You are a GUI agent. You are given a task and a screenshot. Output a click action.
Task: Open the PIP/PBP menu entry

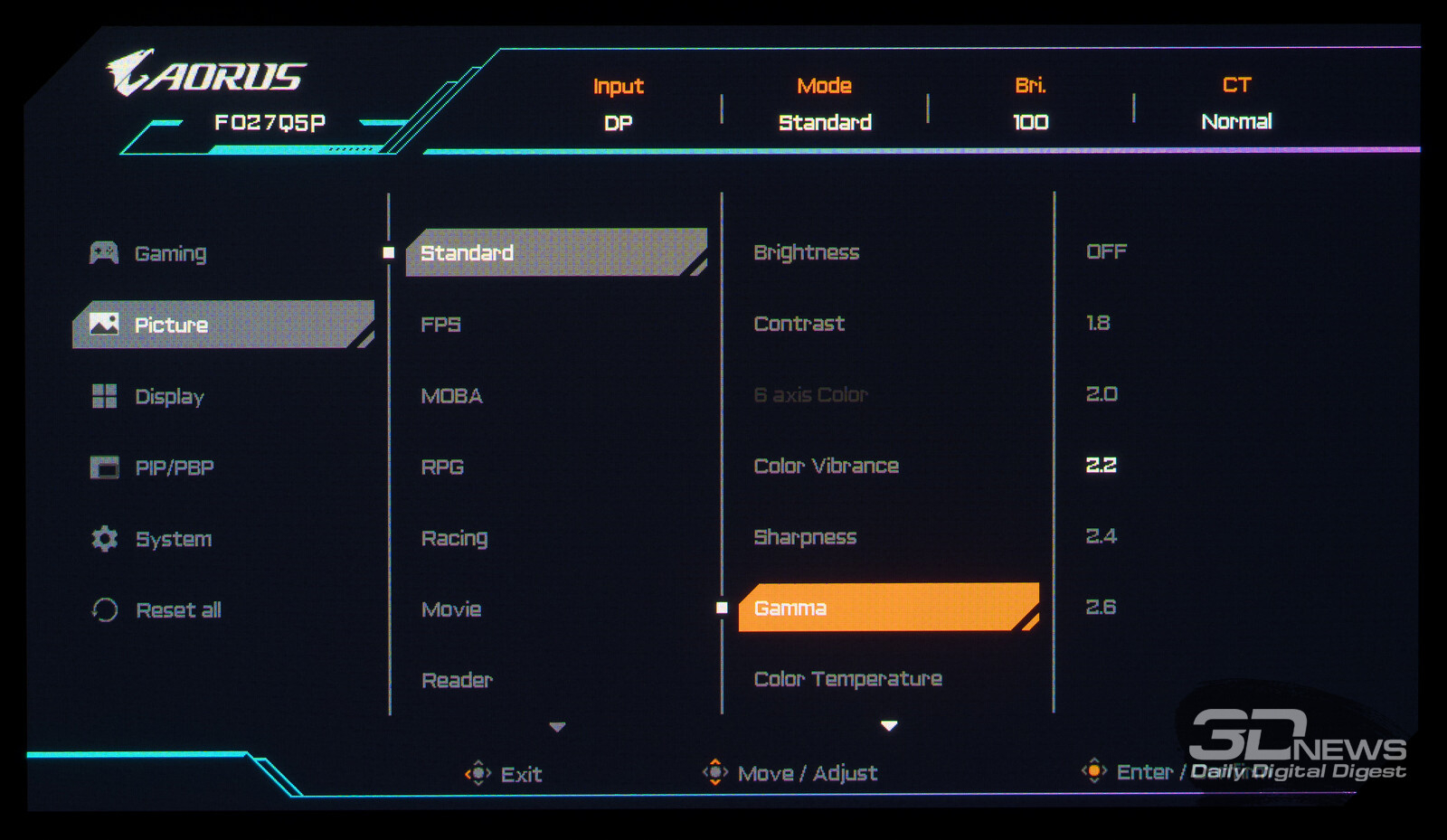pos(174,467)
